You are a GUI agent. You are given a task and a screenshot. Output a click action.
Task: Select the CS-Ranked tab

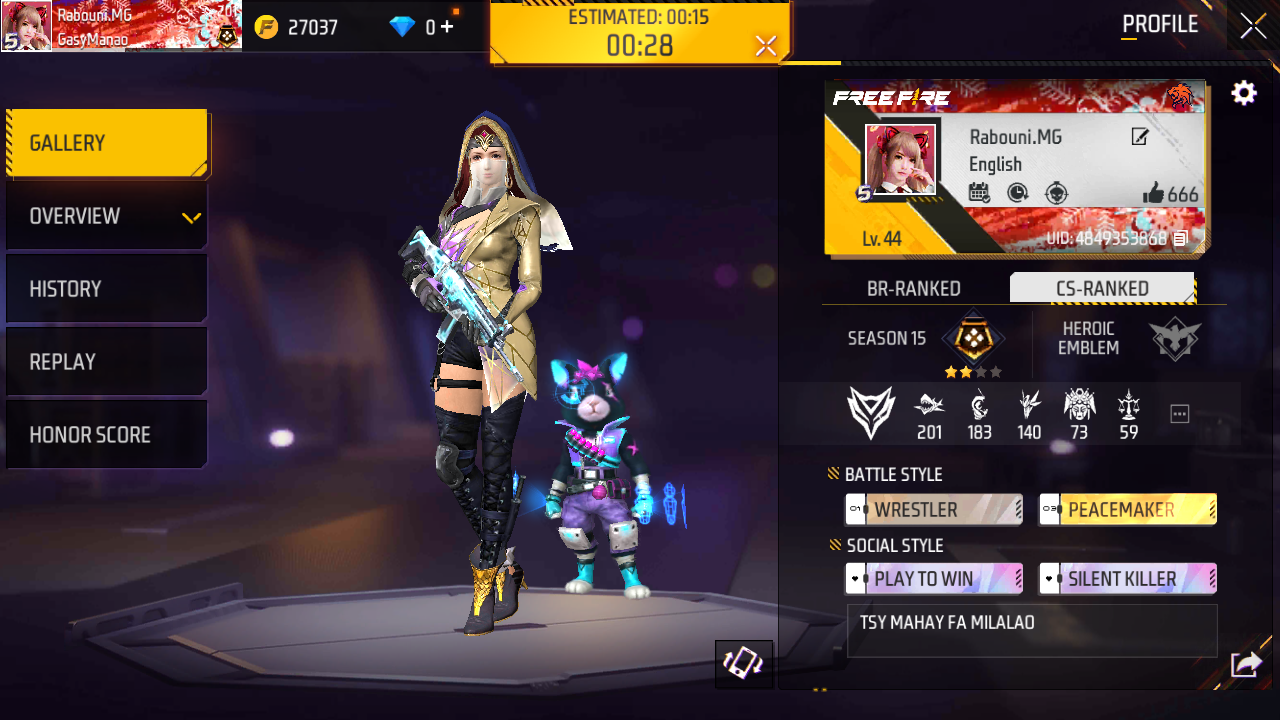point(1102,289)
